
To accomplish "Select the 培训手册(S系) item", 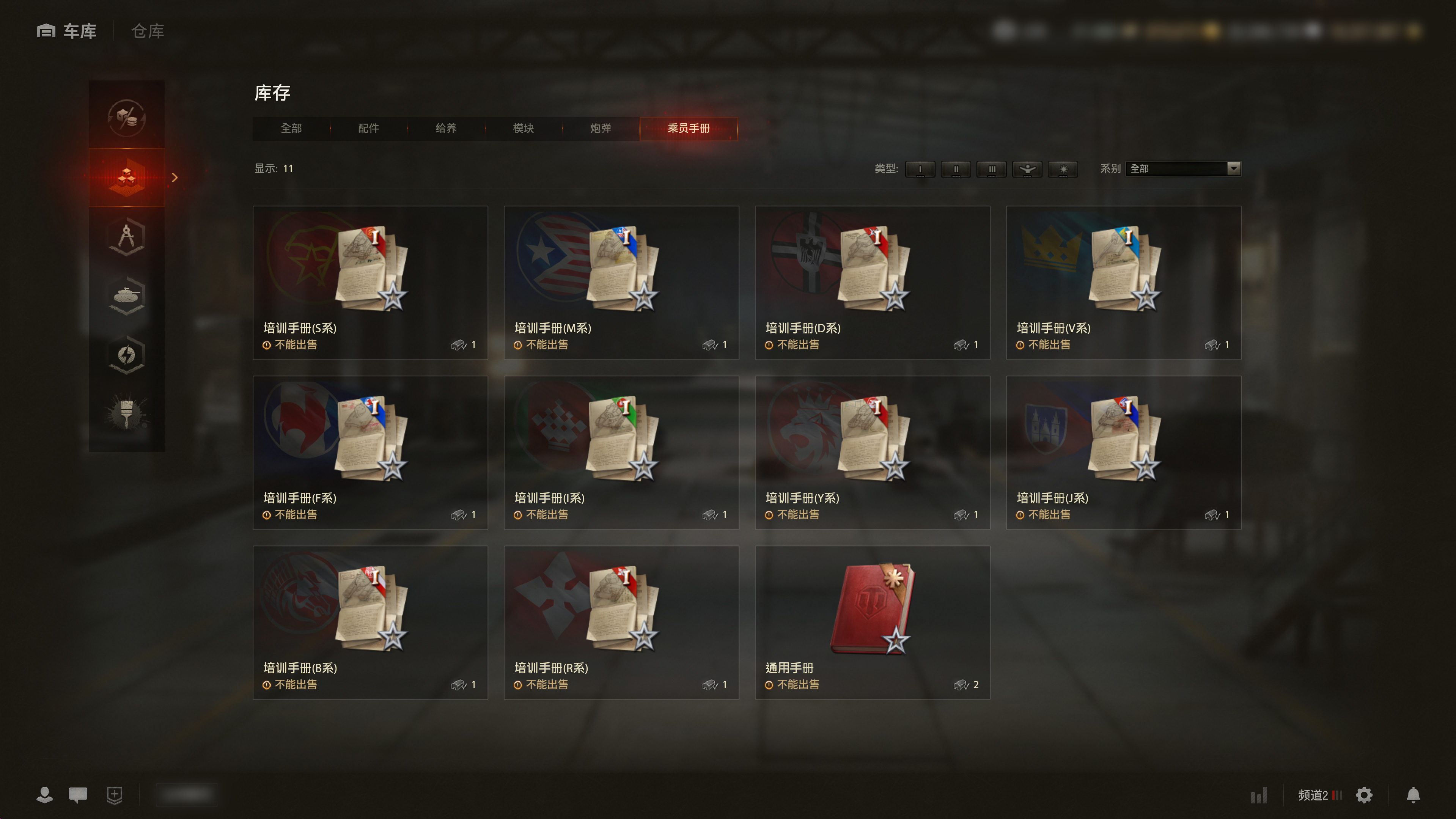I will [370, 282].
